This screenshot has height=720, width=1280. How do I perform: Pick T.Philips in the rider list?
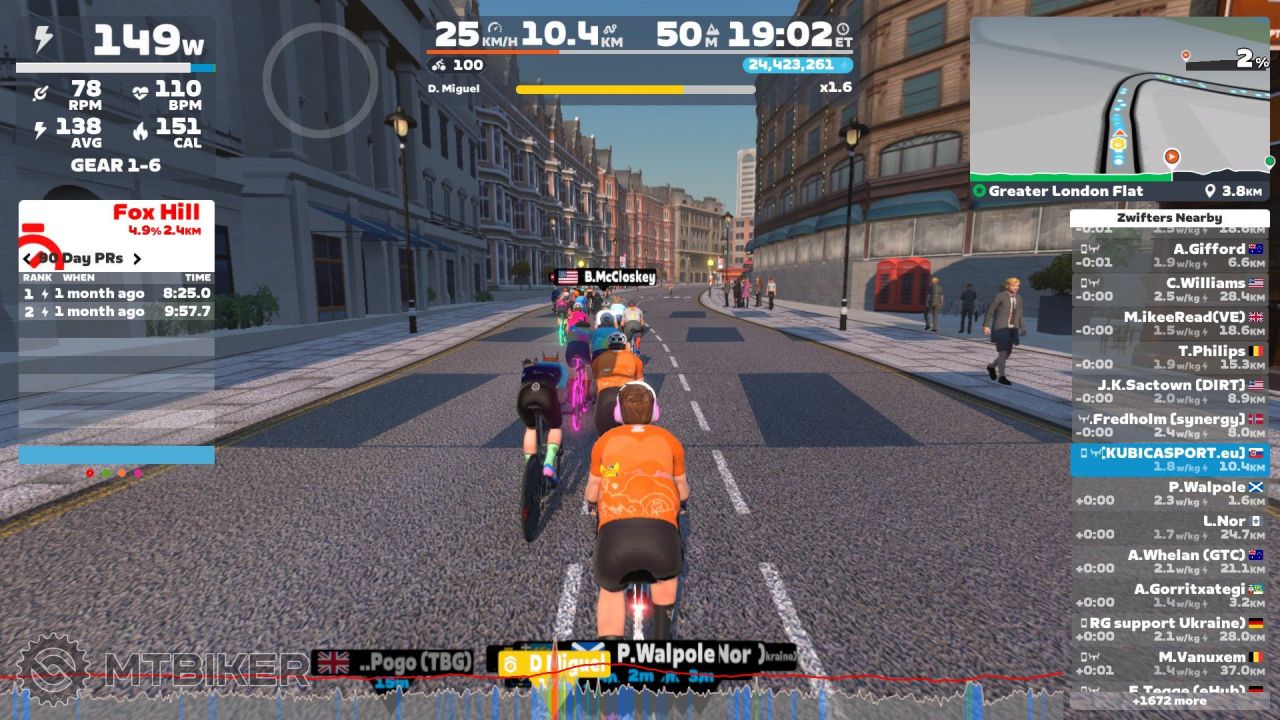pyautogui.click(x=1169, y=358)
